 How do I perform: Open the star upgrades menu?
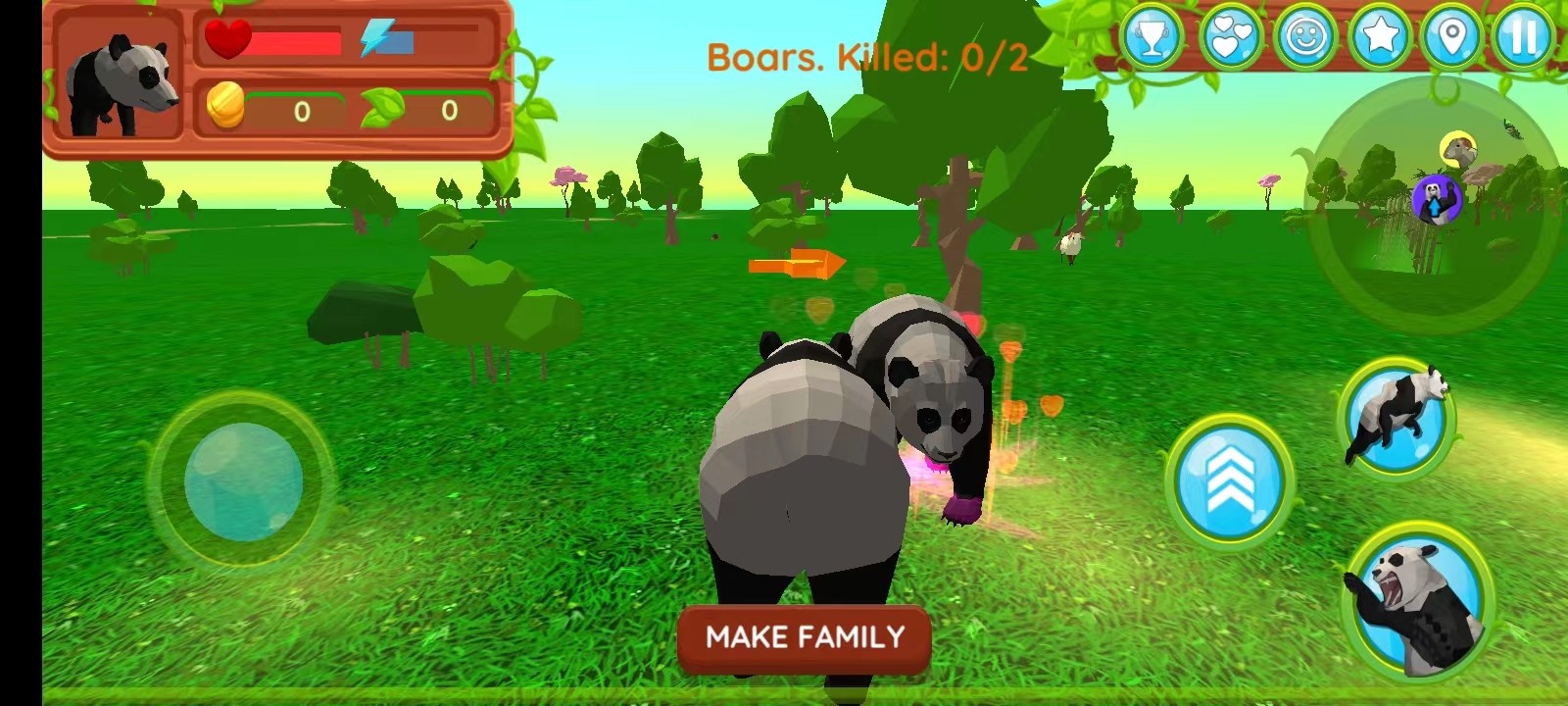coord(1379,37)
